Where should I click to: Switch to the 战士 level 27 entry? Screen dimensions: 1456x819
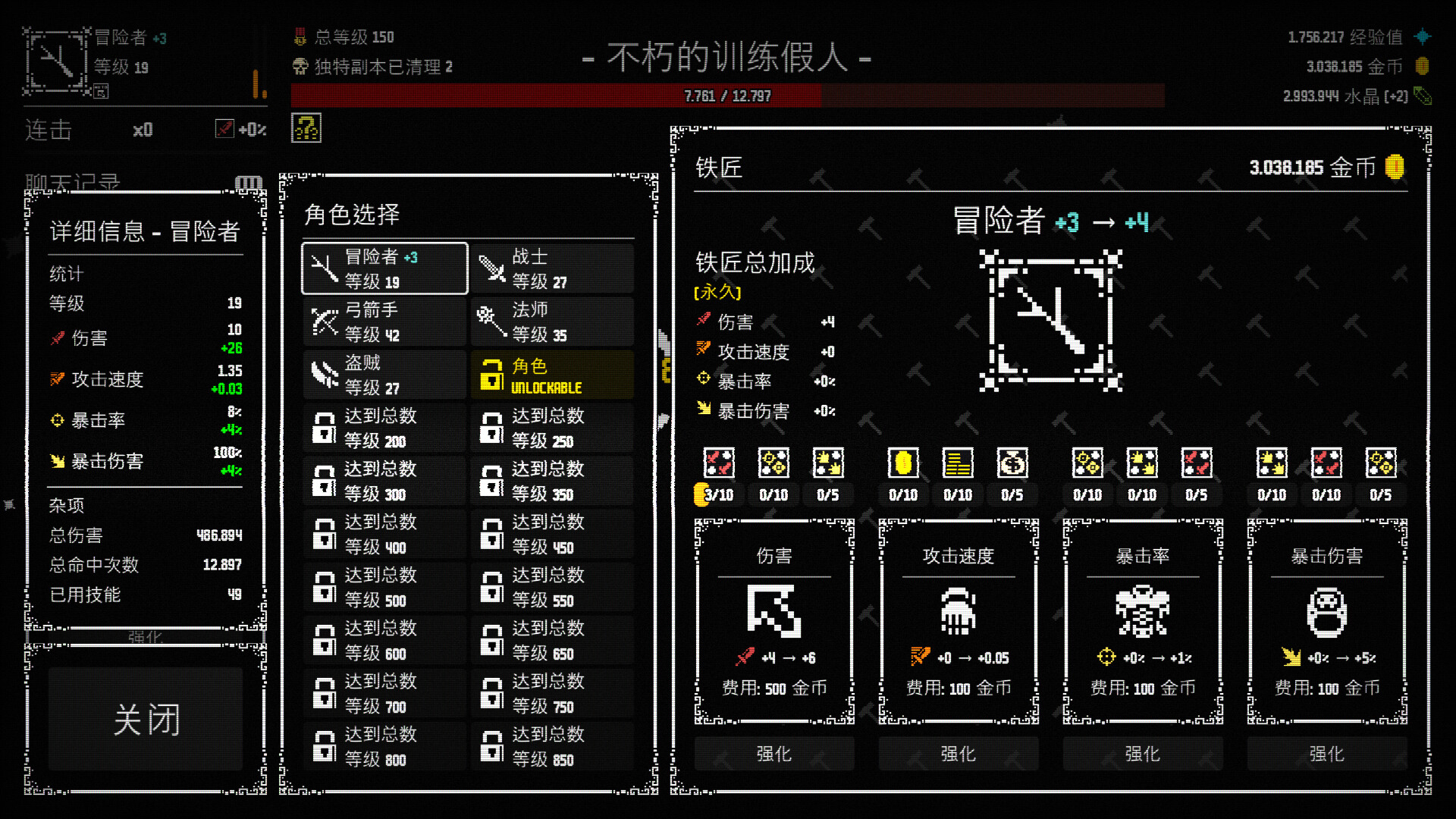click(551, 268)
